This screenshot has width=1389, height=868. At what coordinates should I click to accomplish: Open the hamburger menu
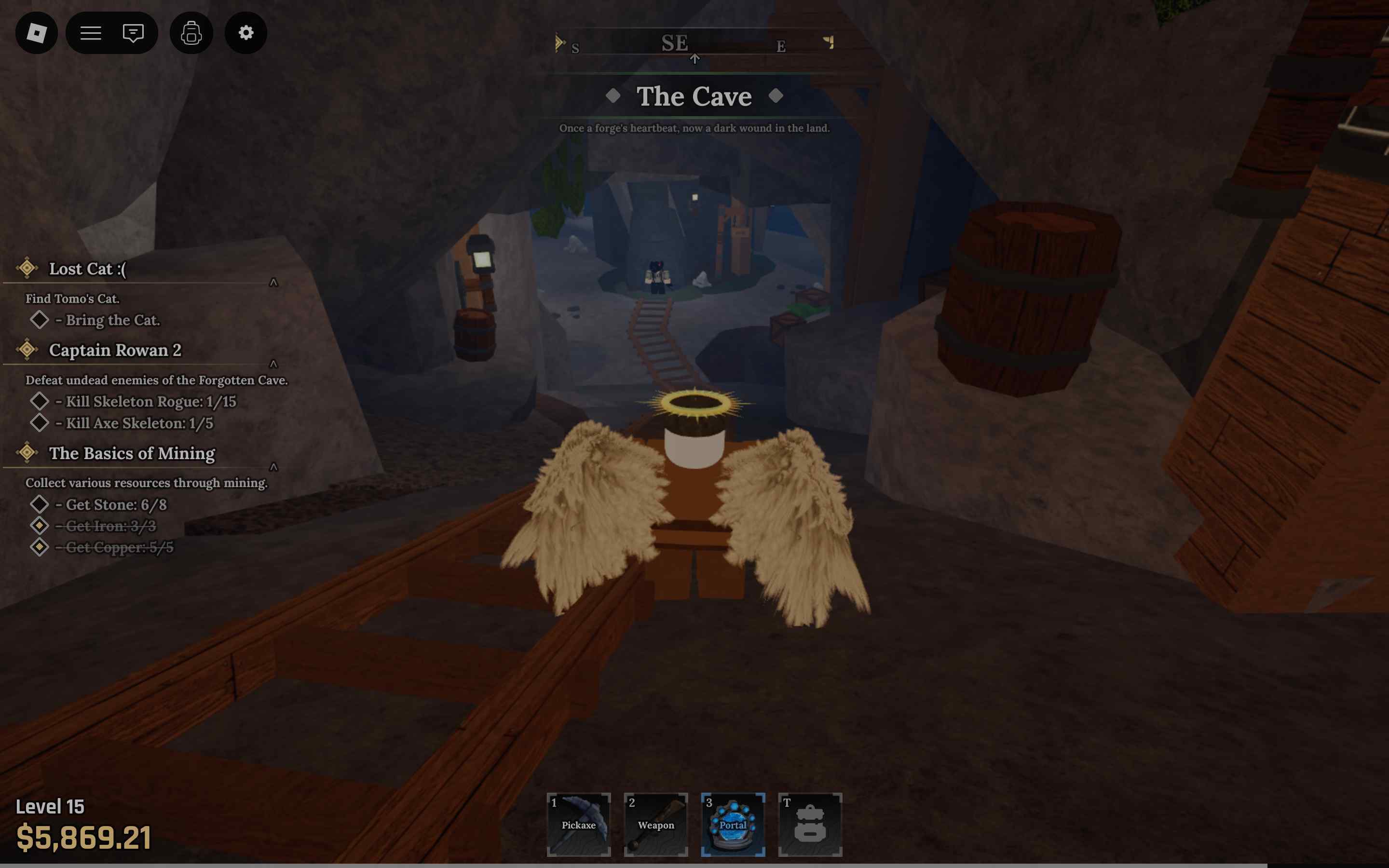click(x=90, y=33)
